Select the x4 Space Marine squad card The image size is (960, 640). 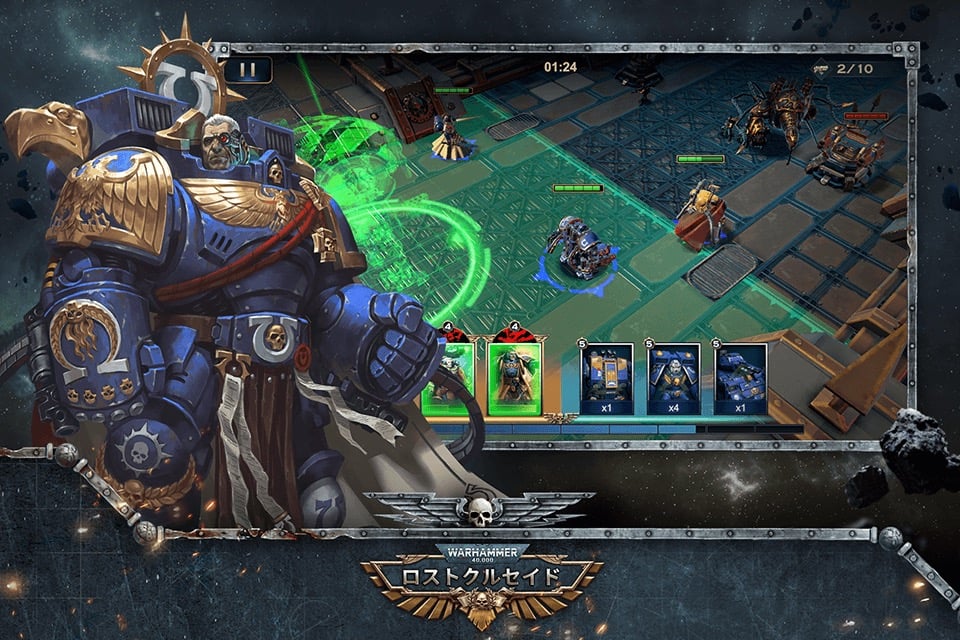(x=673, y=378)
